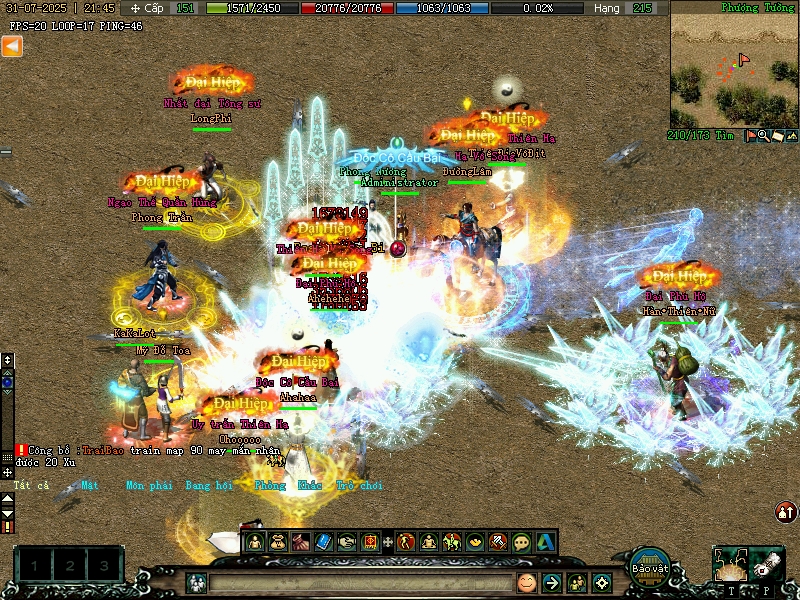Viewport: 800px width, 600px height.
Task: Select the Môn phái chat tab
Action: point(148,485)
